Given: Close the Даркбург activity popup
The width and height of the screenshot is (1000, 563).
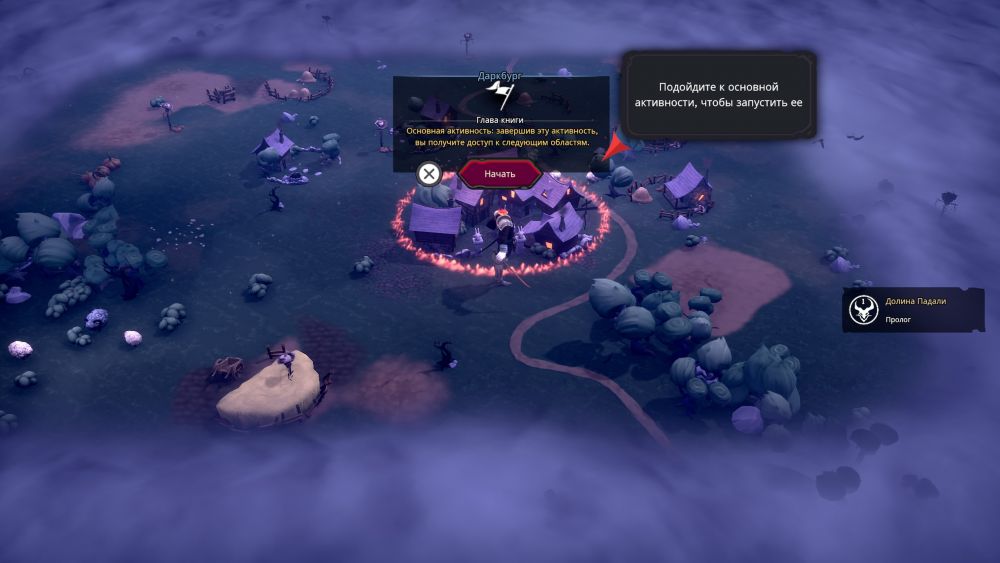Looking at the screenshot, I should [429, 174].
